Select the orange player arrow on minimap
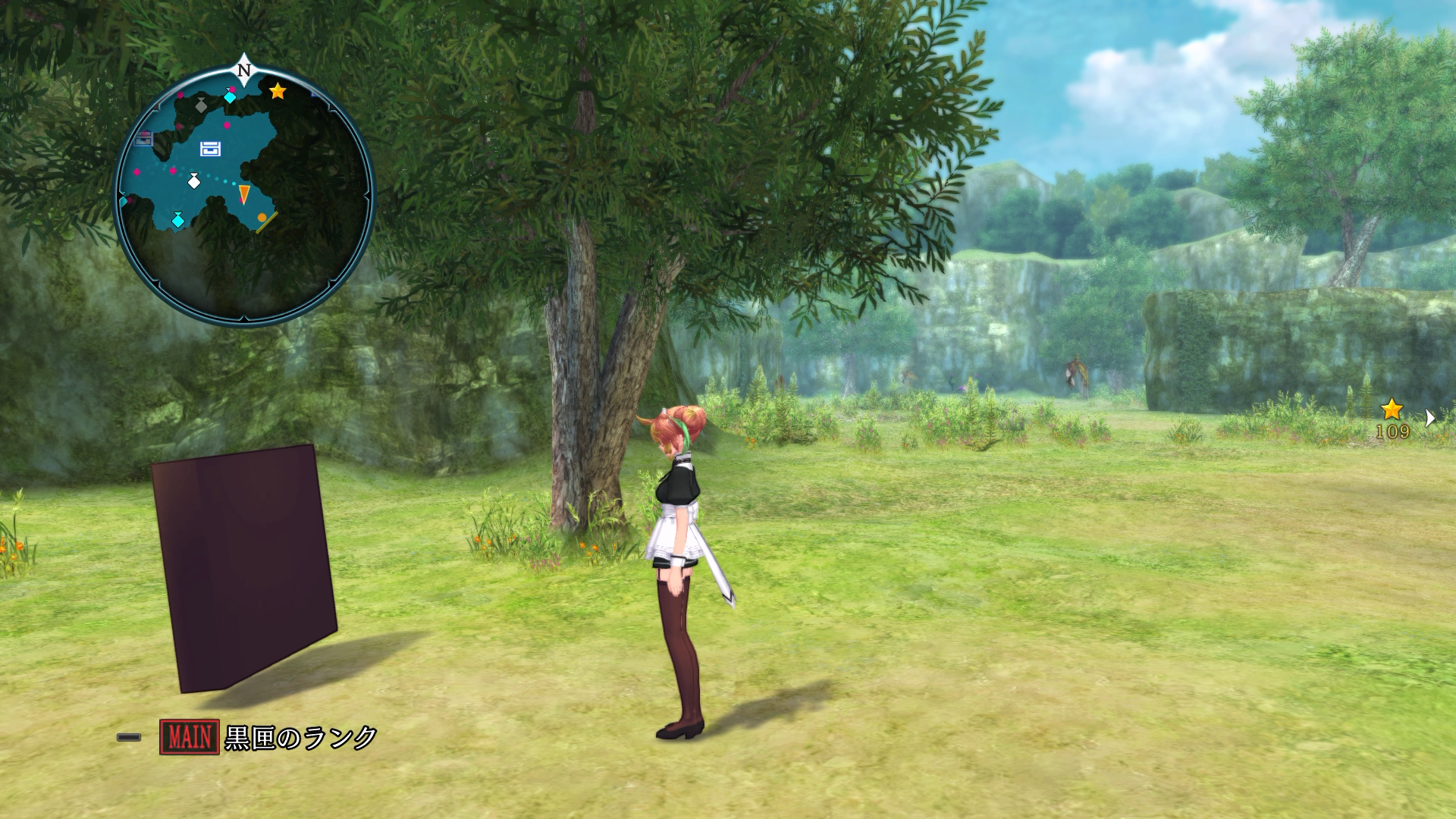Image resolution: width=1456 pixels, height=819 pixels. point(244,194)
